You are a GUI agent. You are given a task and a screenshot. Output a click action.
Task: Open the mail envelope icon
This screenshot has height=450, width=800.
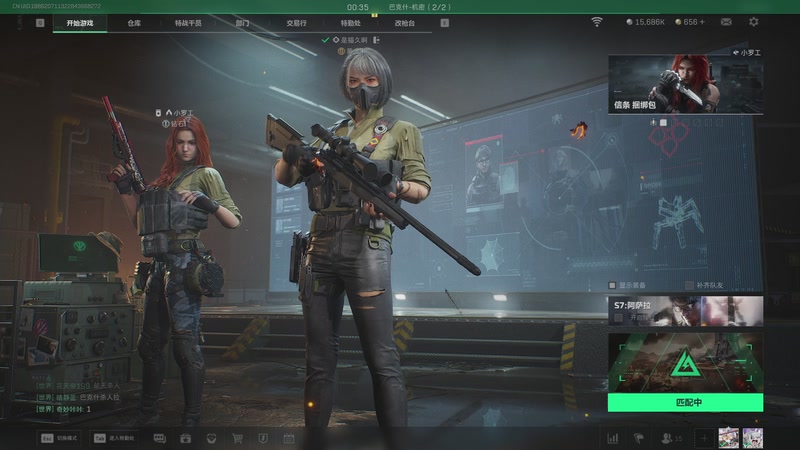pos(726,21)
